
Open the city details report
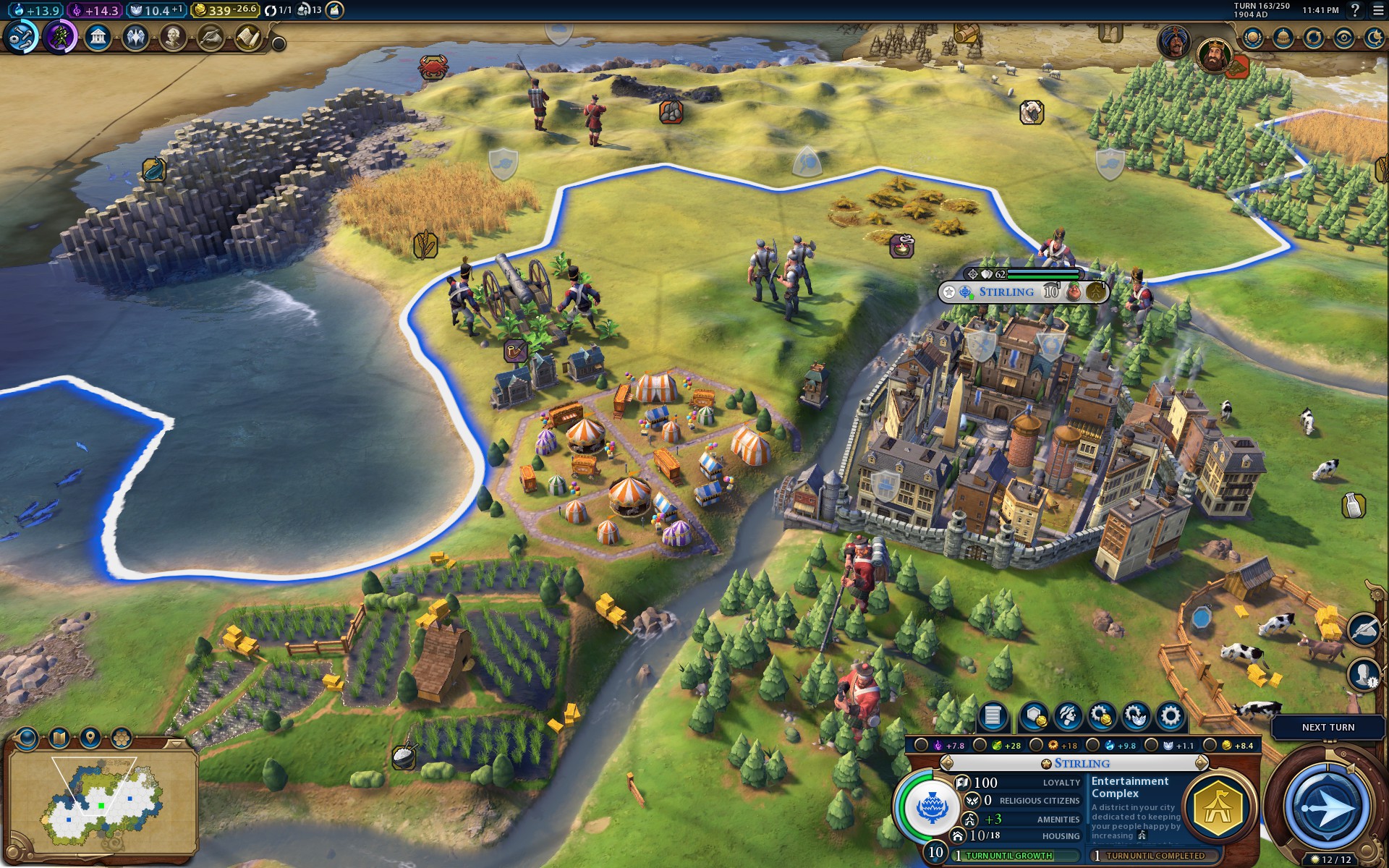[x=993, y=716]
